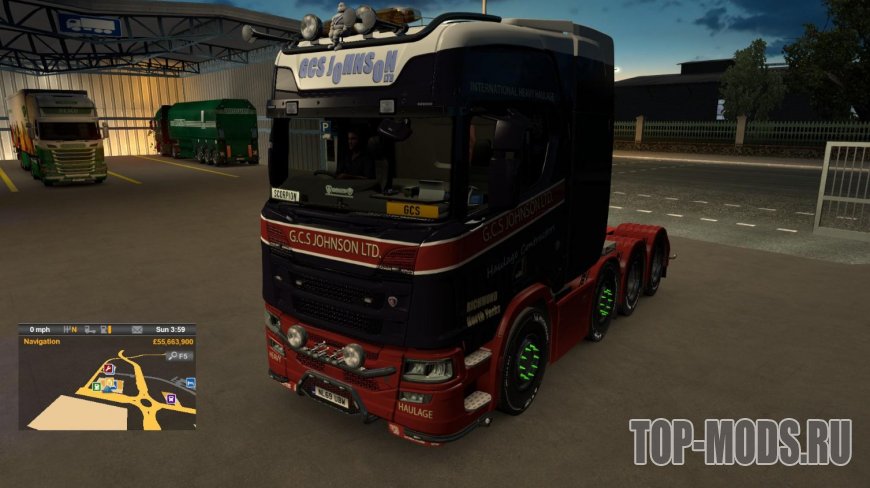Click the Navigation title label
Image resolution: width=870 pixels, height=488 pixels.
click(41, 341)
